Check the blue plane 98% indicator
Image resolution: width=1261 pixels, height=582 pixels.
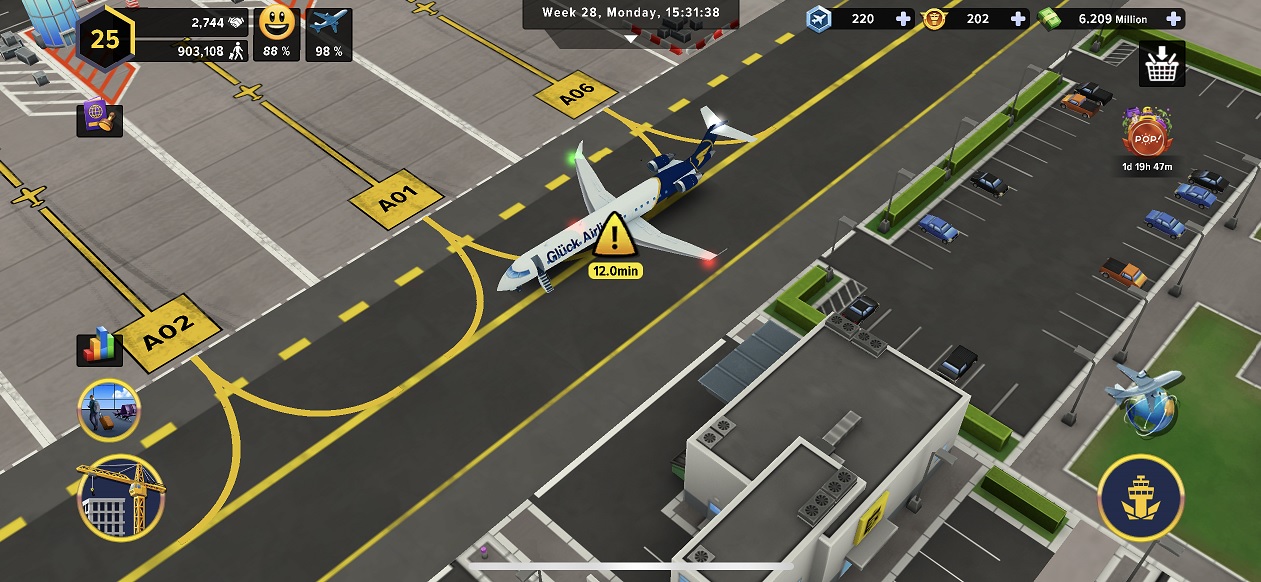330,32
